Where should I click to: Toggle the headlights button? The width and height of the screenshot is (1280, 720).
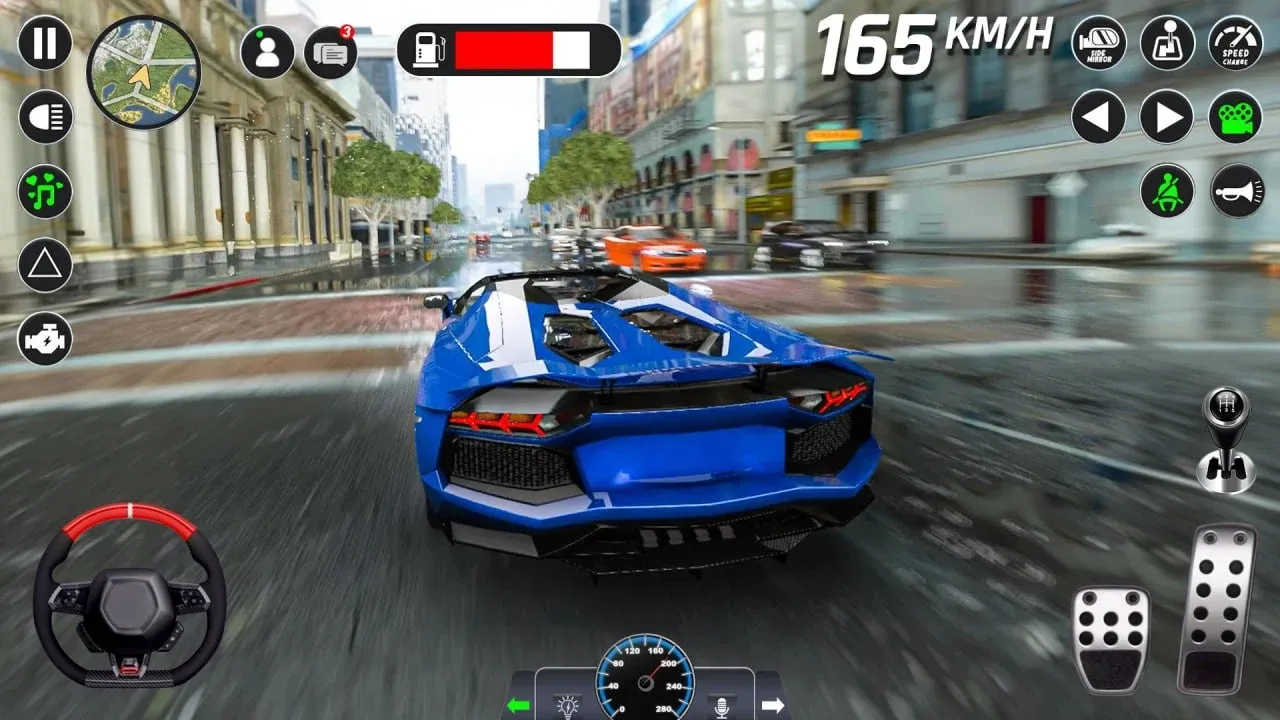(x=45, y=117)
